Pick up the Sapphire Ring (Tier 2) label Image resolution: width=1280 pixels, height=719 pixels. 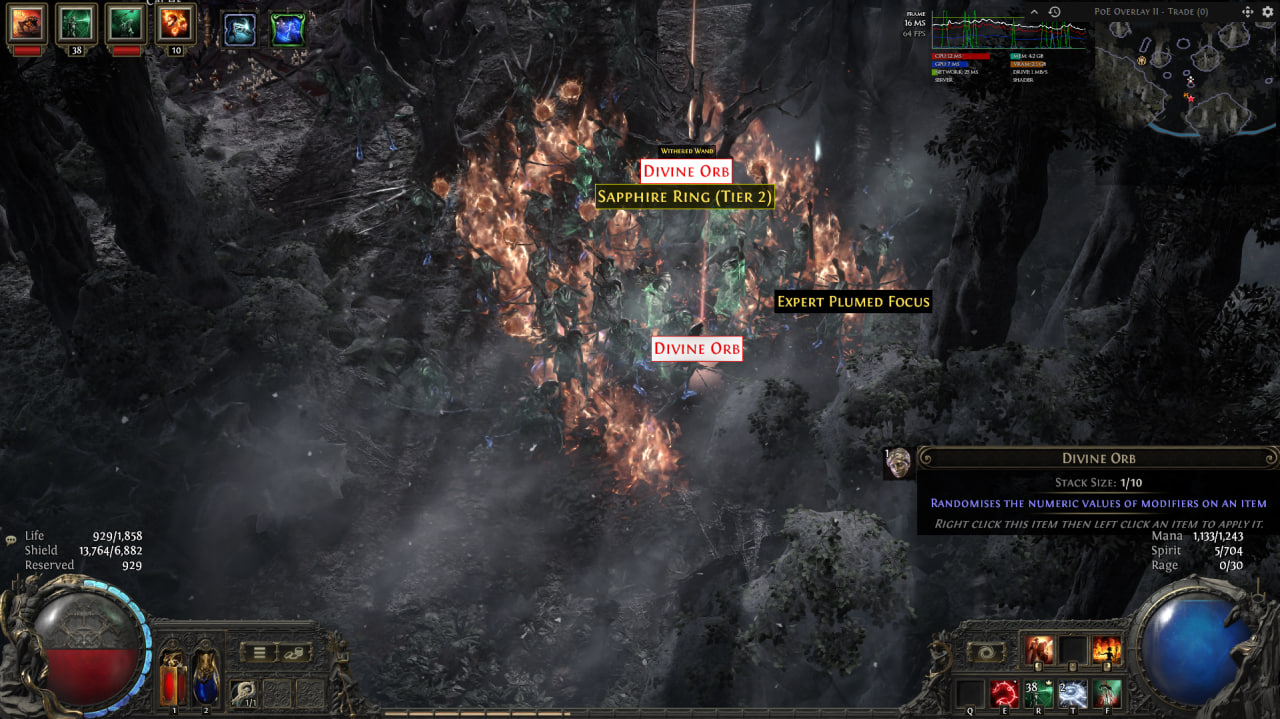[685, 197]
